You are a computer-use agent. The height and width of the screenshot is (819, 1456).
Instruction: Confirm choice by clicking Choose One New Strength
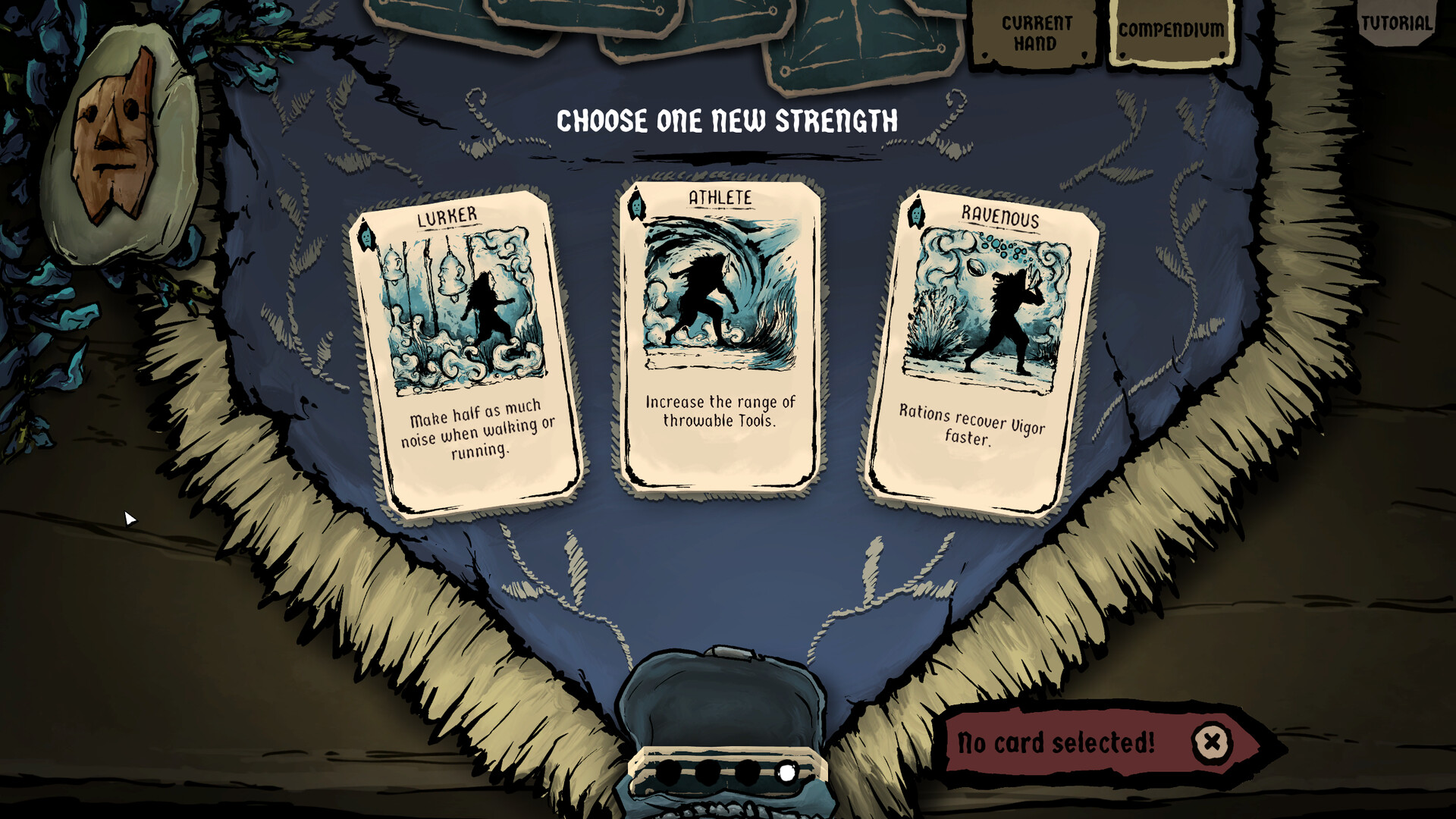click(726, 120)
